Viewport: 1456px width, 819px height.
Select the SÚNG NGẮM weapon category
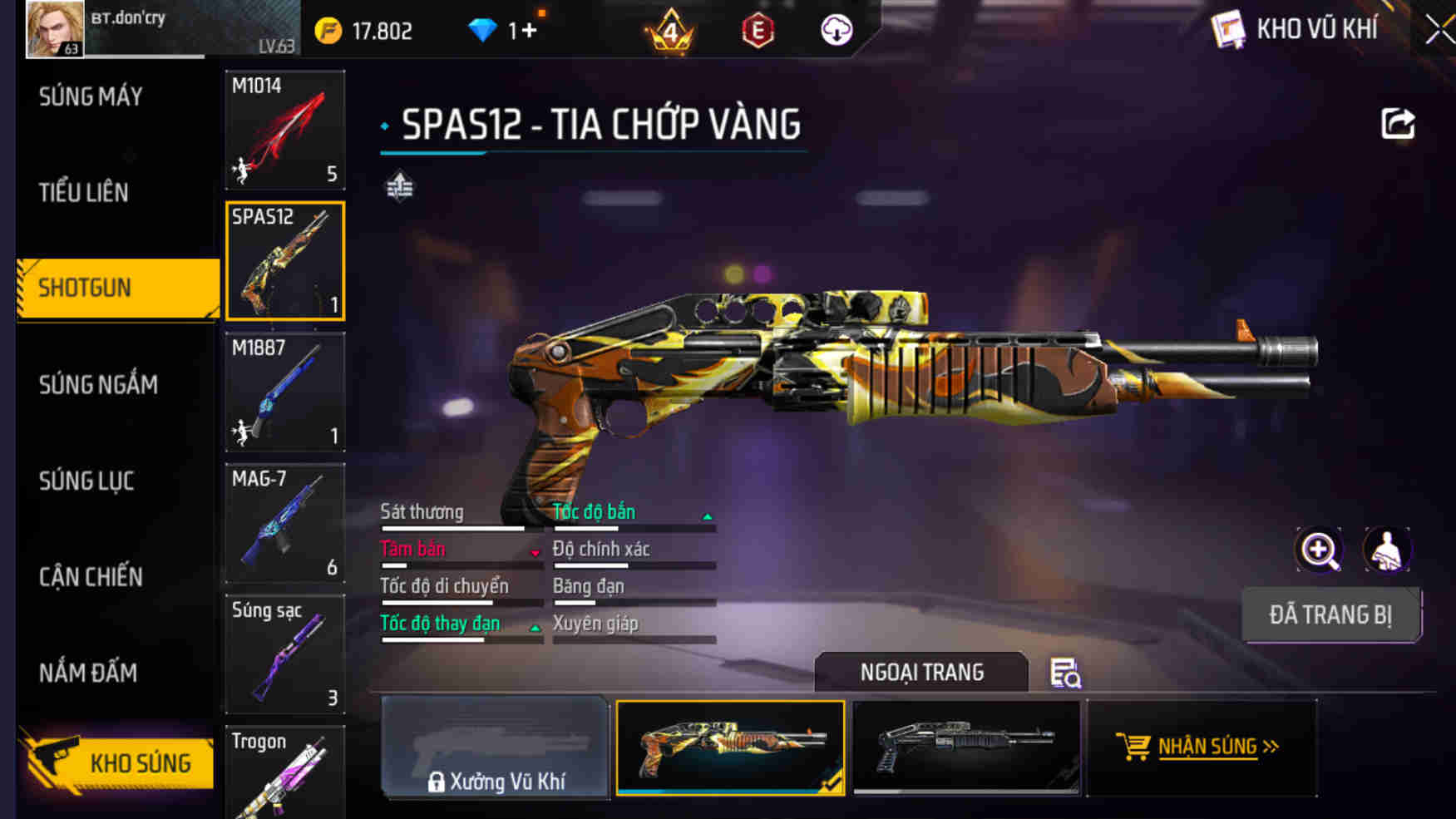pyautogui.click(x=97, y=384)
